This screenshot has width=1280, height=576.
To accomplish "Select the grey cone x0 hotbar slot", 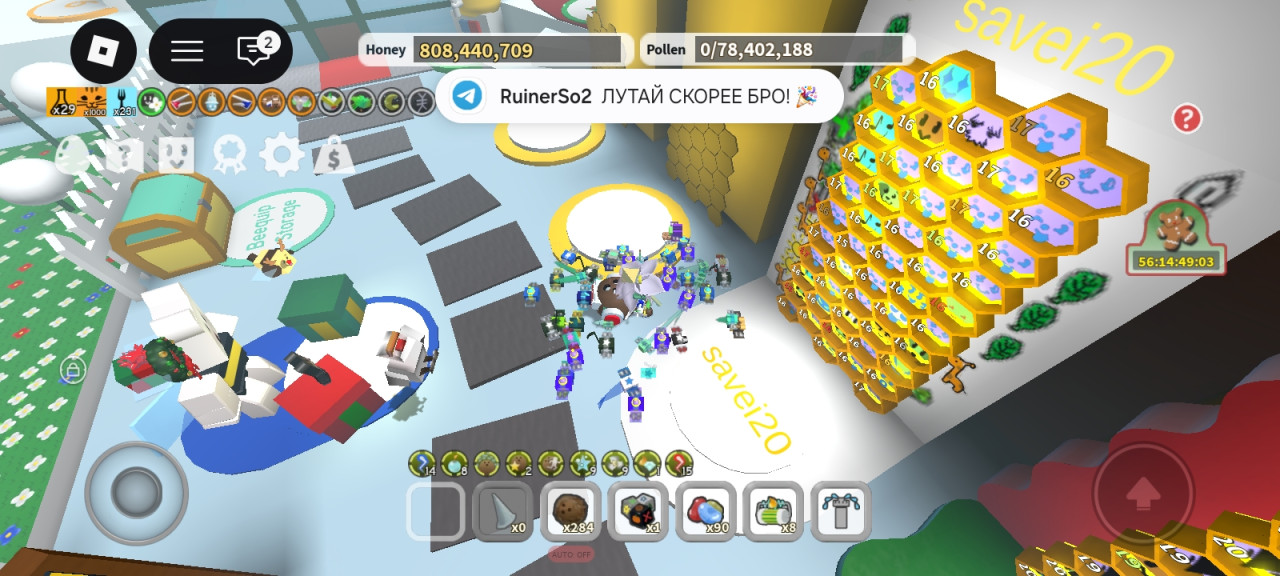I will (x=503, y=510).
